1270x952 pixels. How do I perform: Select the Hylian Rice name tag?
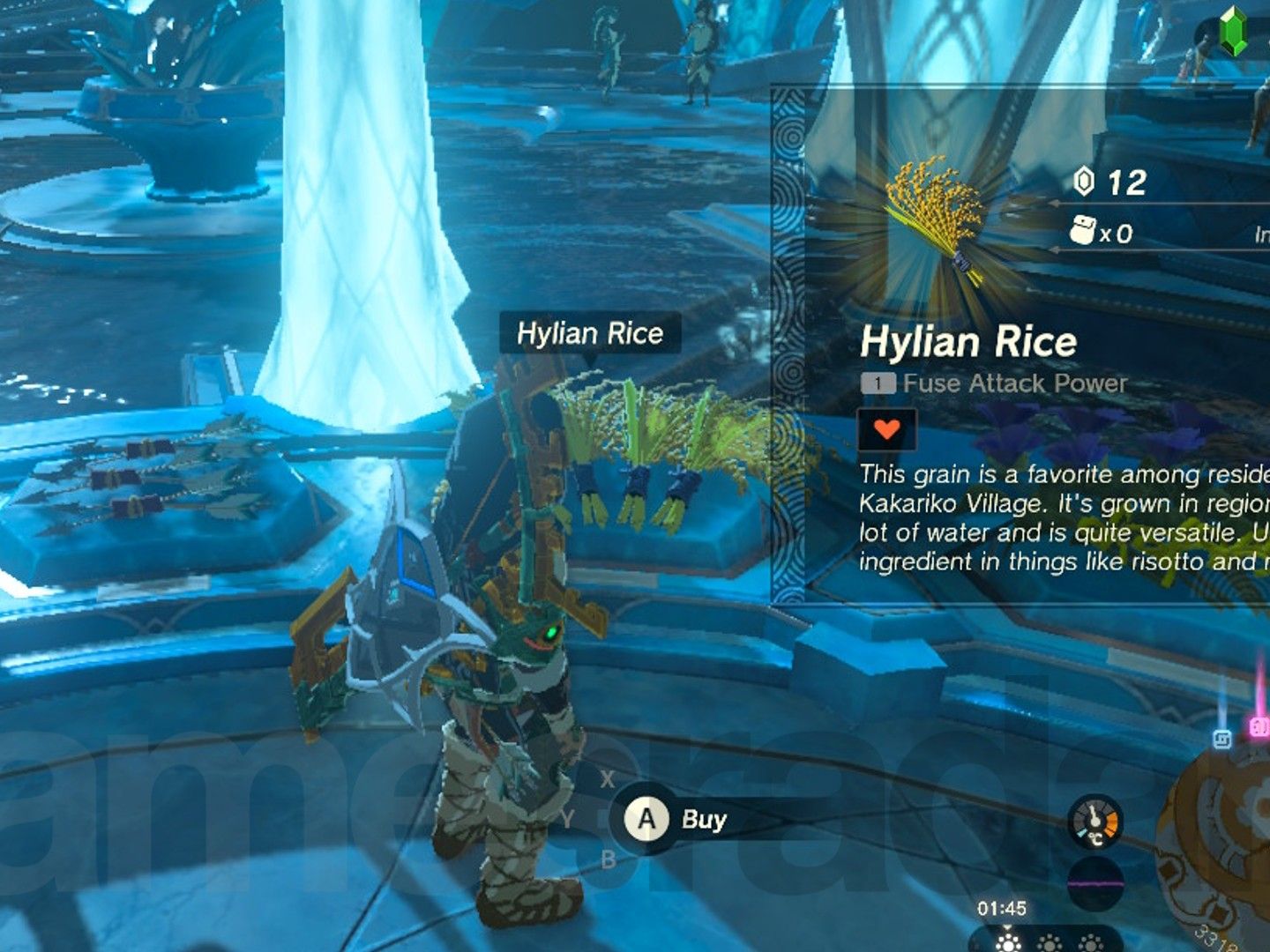pyautogui.click(x=590, y=333)
